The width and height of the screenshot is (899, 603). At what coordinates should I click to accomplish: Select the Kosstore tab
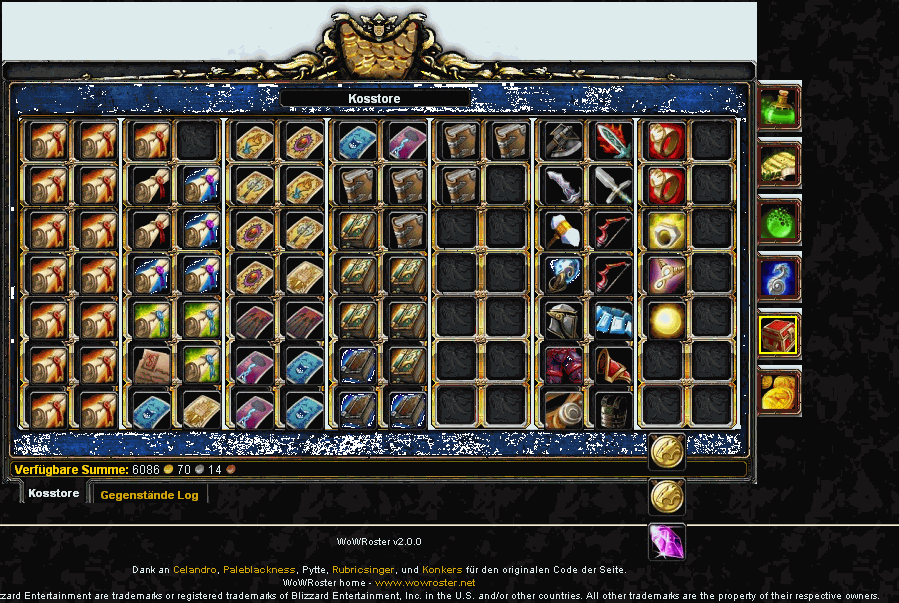coord(54,494)
